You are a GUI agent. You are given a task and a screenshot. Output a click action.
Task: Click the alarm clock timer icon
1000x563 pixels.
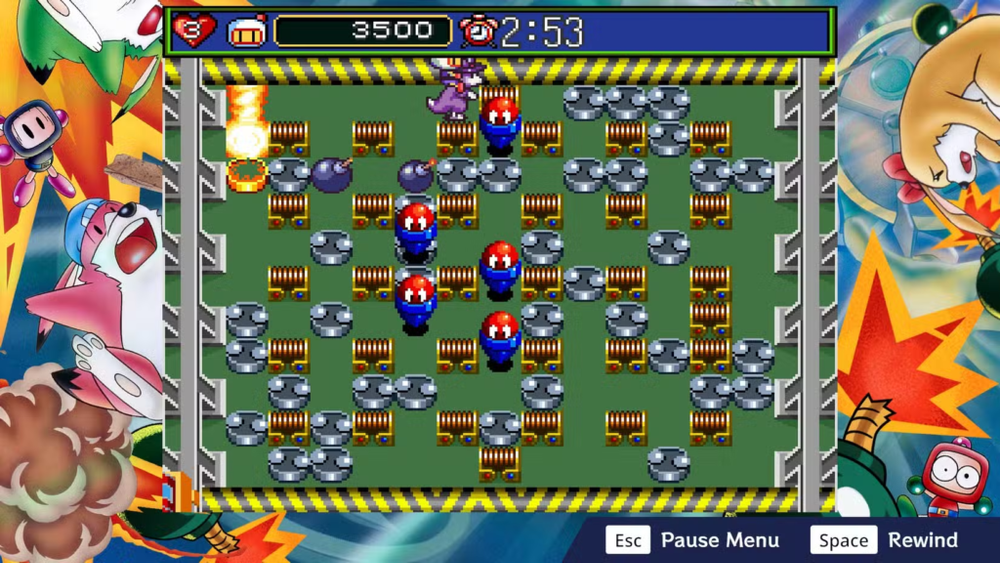[478, 32]
